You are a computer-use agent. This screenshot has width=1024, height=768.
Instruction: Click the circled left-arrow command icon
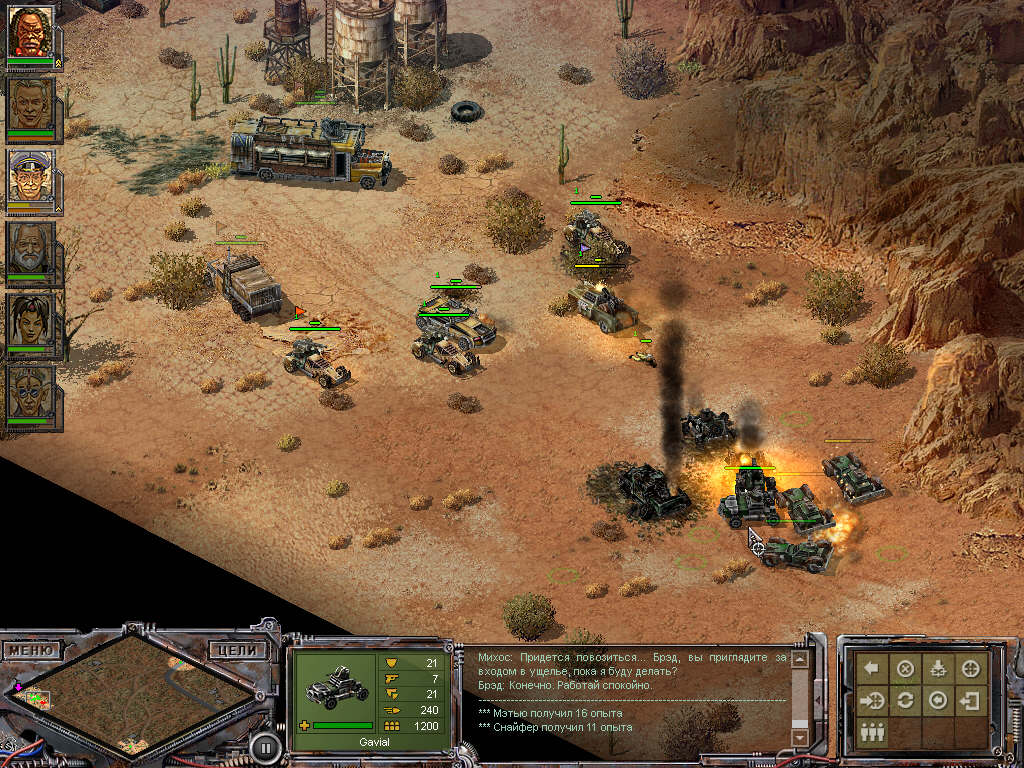tap(938, 700)
